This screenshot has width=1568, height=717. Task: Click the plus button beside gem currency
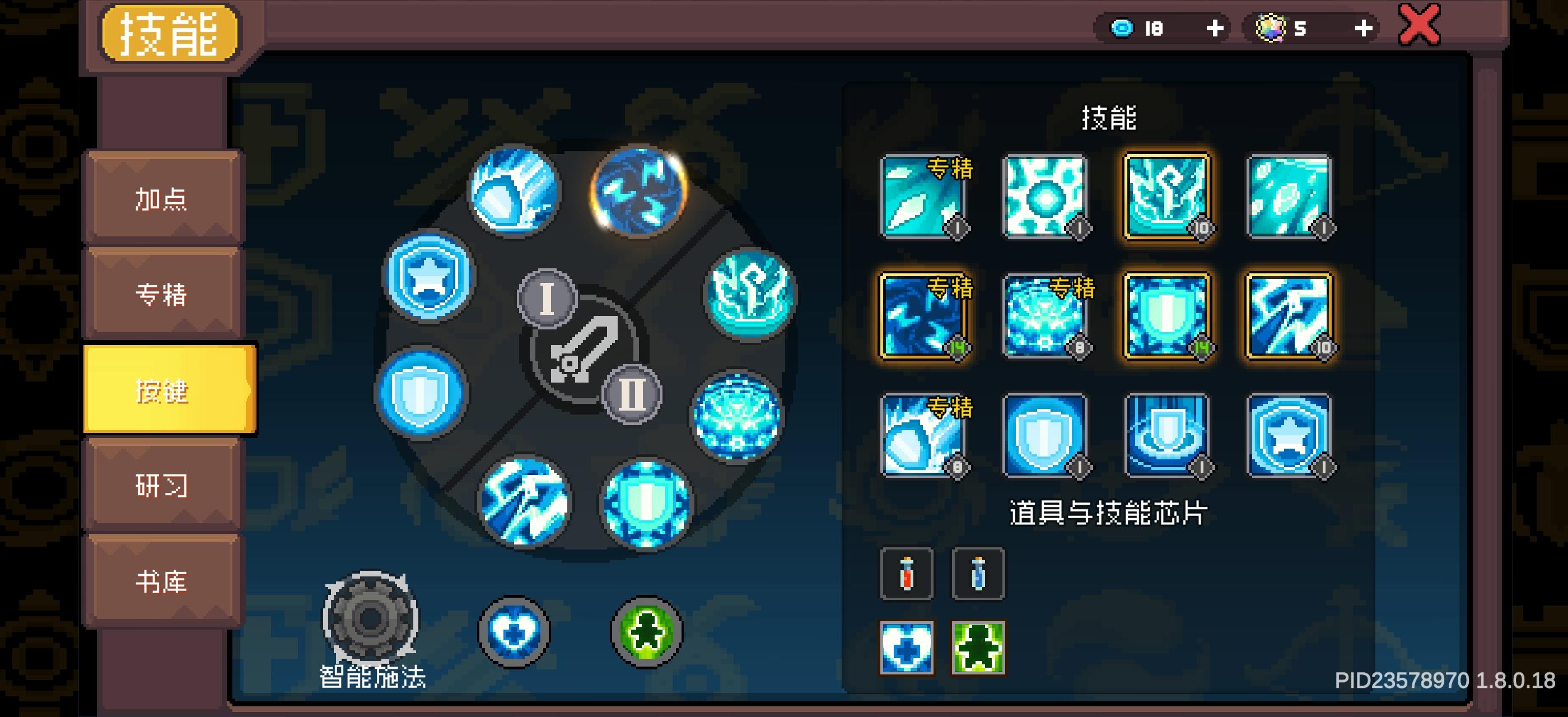1364,27
